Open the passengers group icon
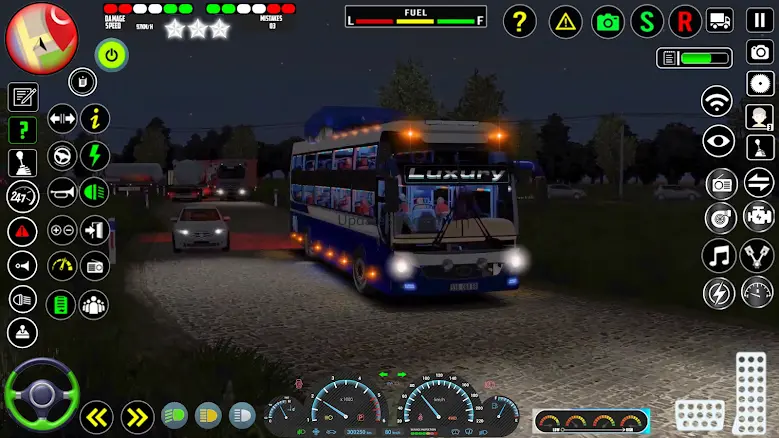779x438 pixels. tap(94, 304)
